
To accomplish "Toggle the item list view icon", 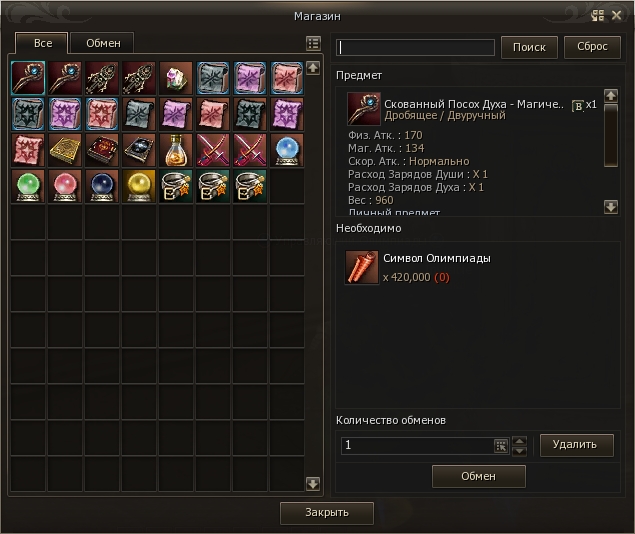I will click(313, 44).
